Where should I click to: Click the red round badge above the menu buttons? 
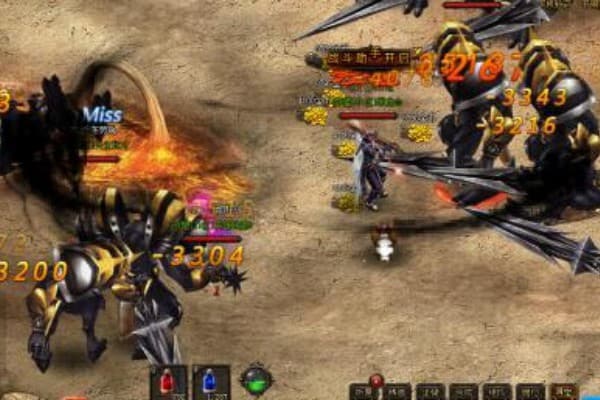(x=376, y=380)
